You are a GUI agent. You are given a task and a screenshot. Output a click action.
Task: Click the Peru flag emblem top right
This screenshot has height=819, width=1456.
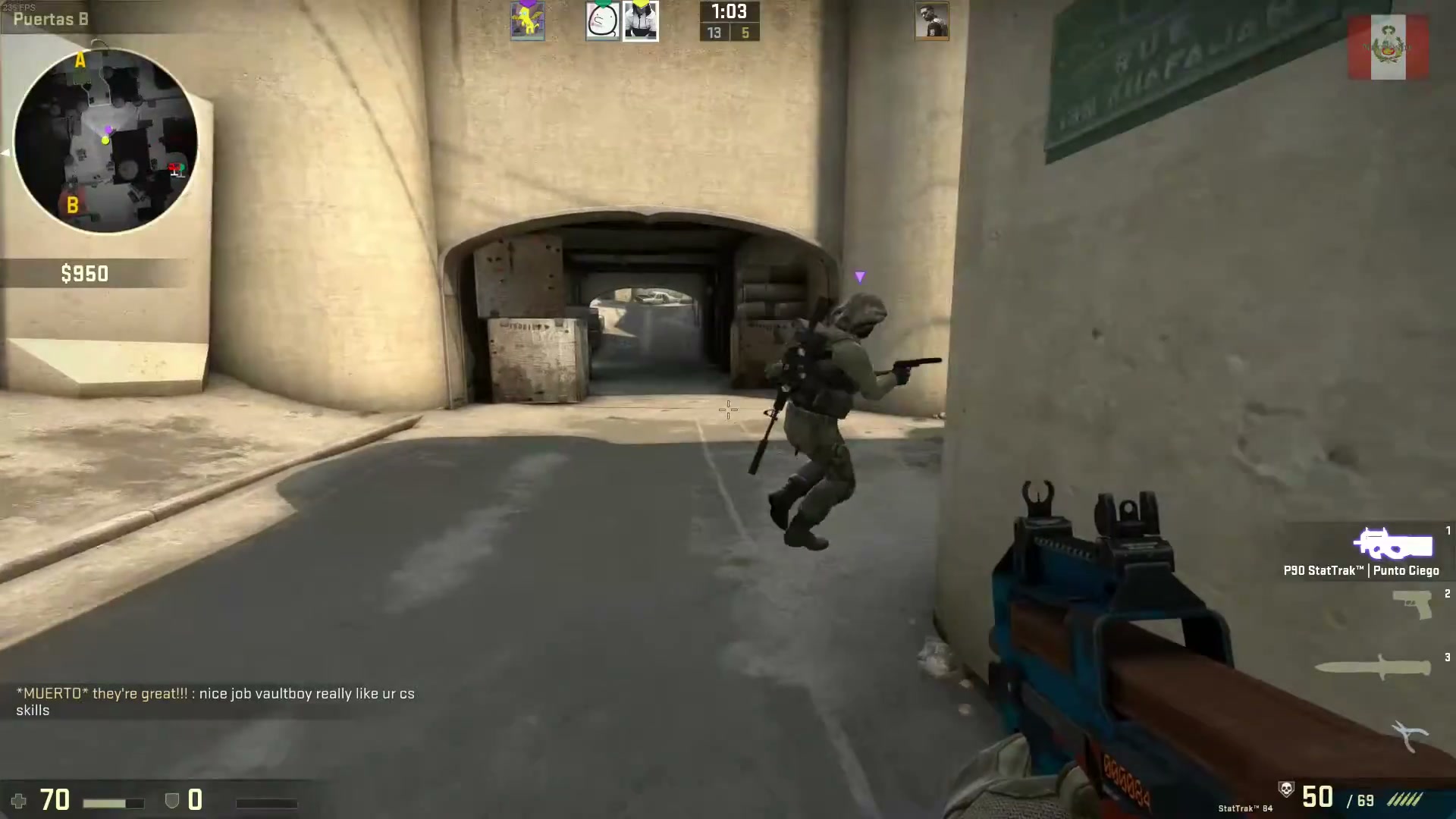tap(1389, 48)
